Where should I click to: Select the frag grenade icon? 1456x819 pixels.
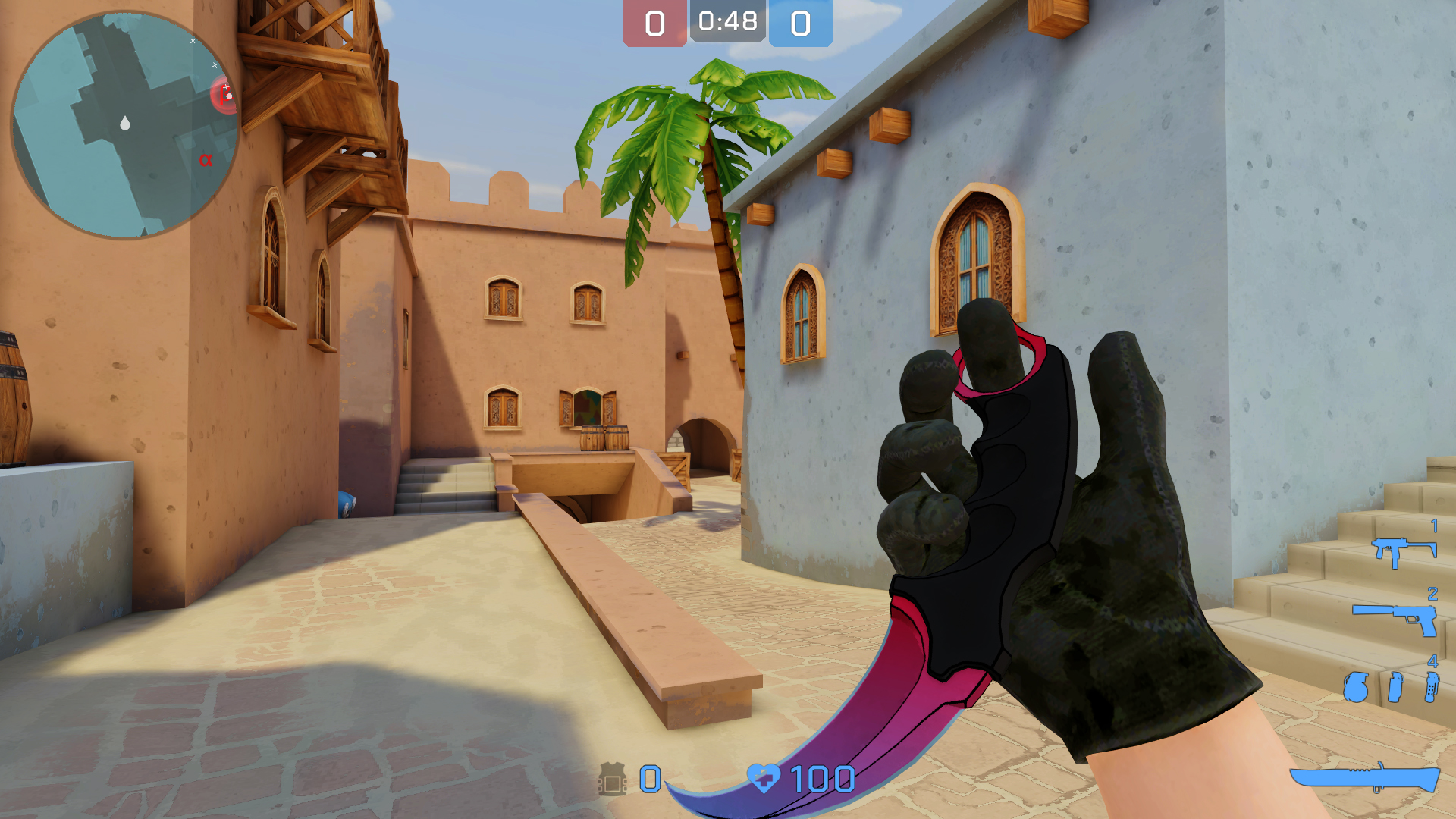(x=1356, y=688)
